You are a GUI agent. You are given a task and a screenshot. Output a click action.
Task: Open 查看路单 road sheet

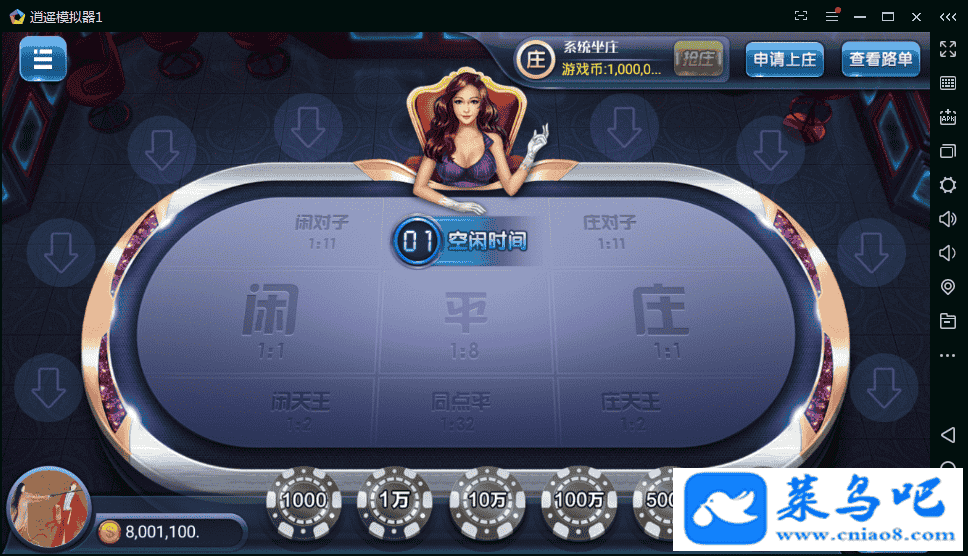tap(880, 59)
